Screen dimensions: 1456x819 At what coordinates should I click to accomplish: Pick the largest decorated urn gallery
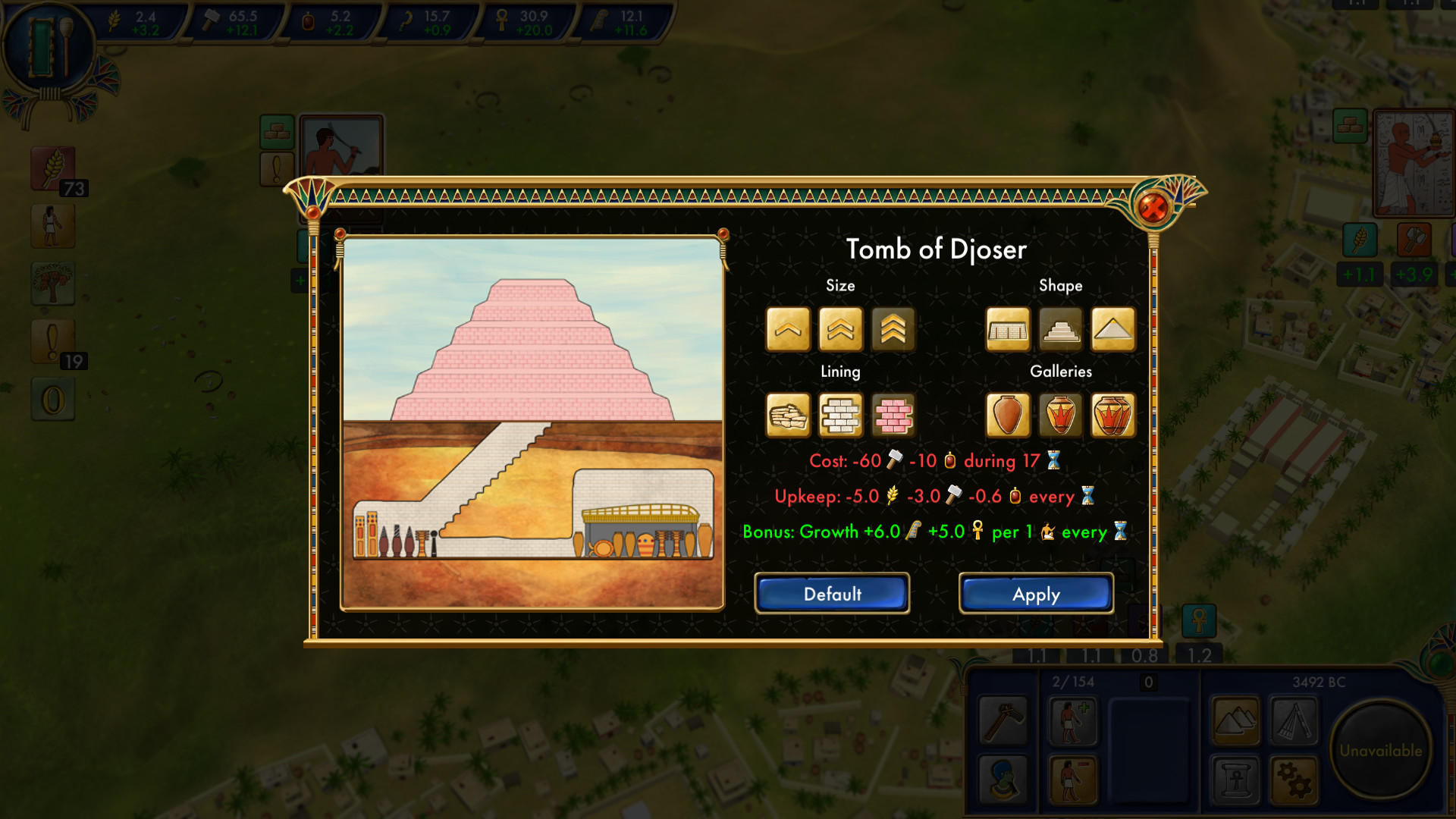(1112, 416)
